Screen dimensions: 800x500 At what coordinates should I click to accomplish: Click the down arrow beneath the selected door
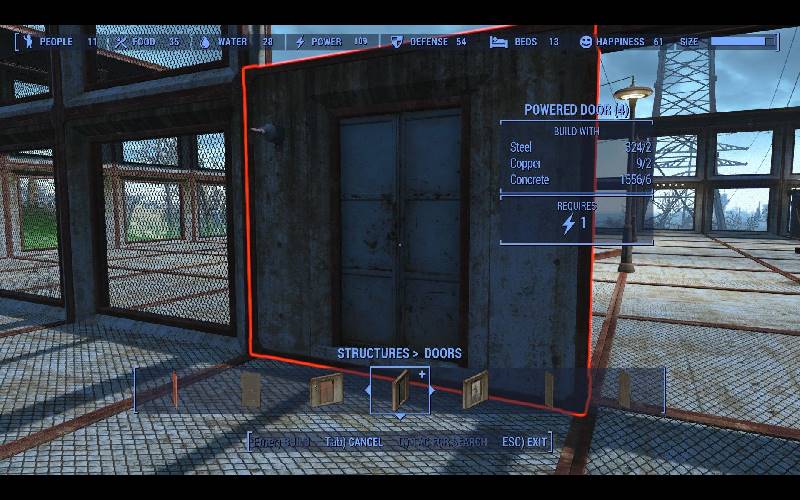point(400,415)
